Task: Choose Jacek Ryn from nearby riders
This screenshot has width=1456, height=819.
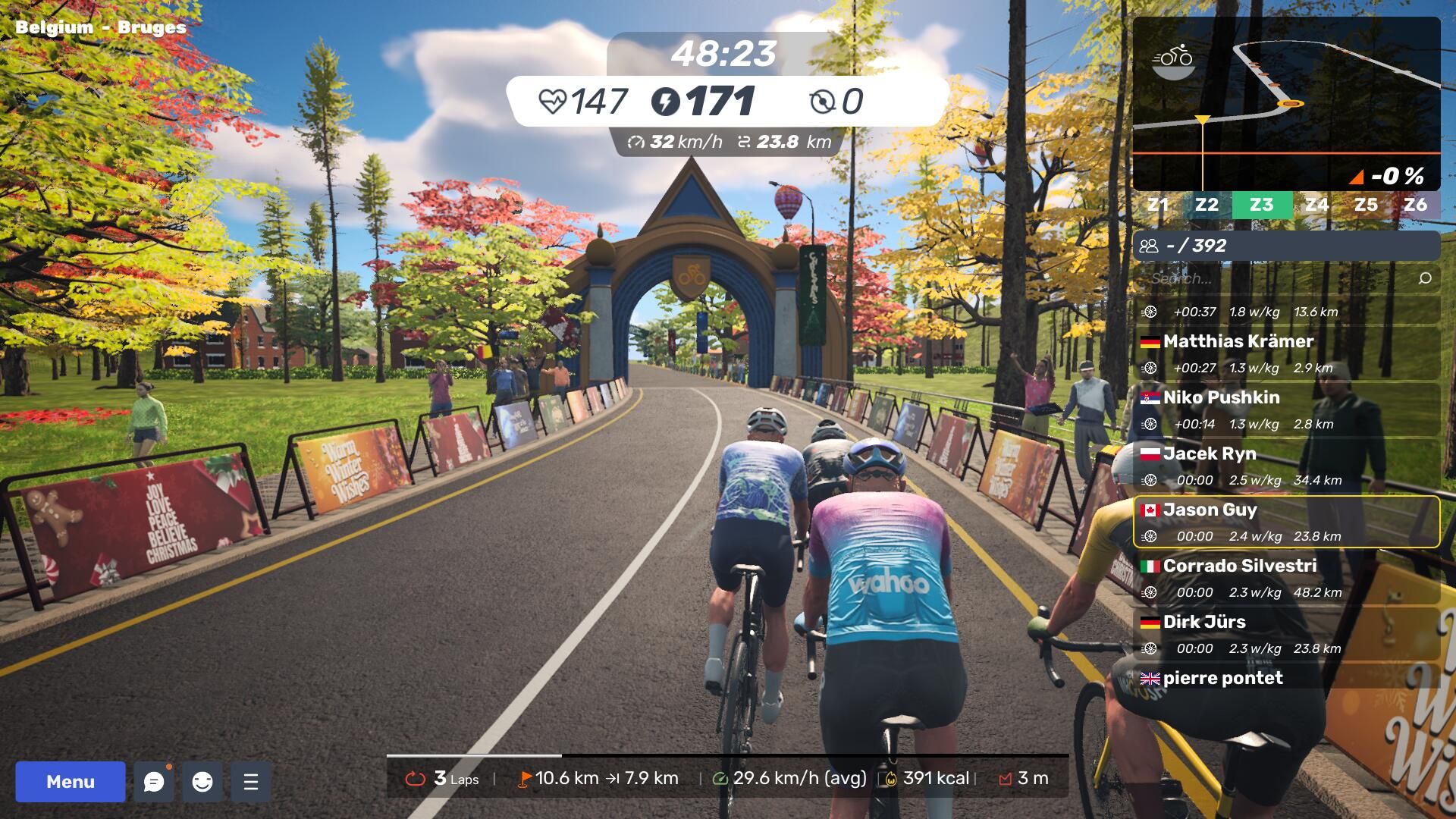Action: (1286, 466)
